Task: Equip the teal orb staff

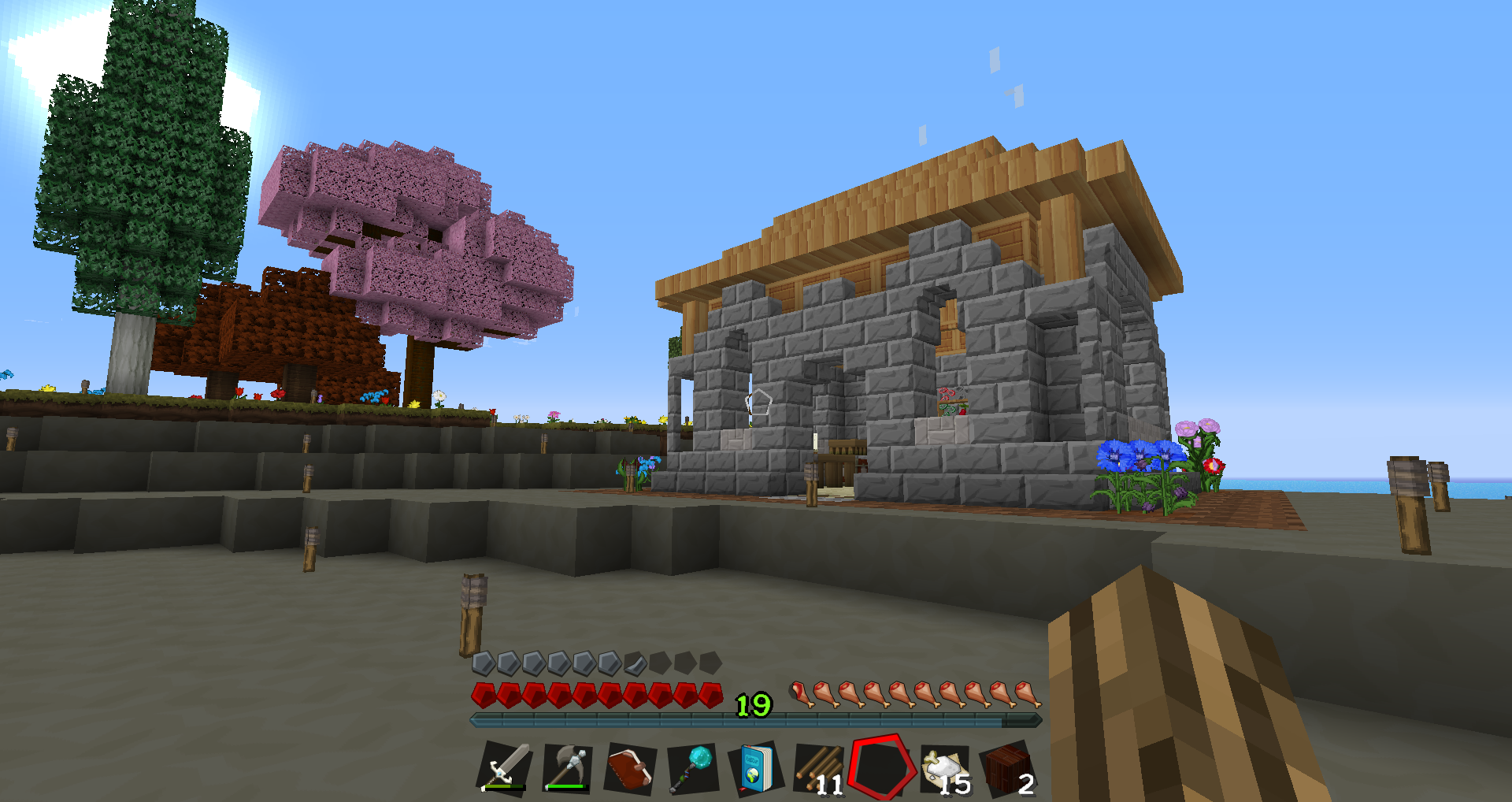Action: tap(692, 767)
